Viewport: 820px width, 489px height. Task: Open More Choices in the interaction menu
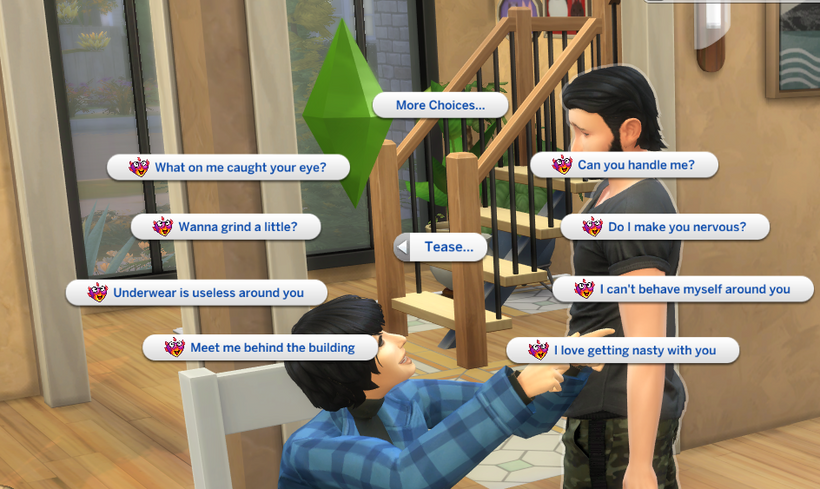[440, 105]
